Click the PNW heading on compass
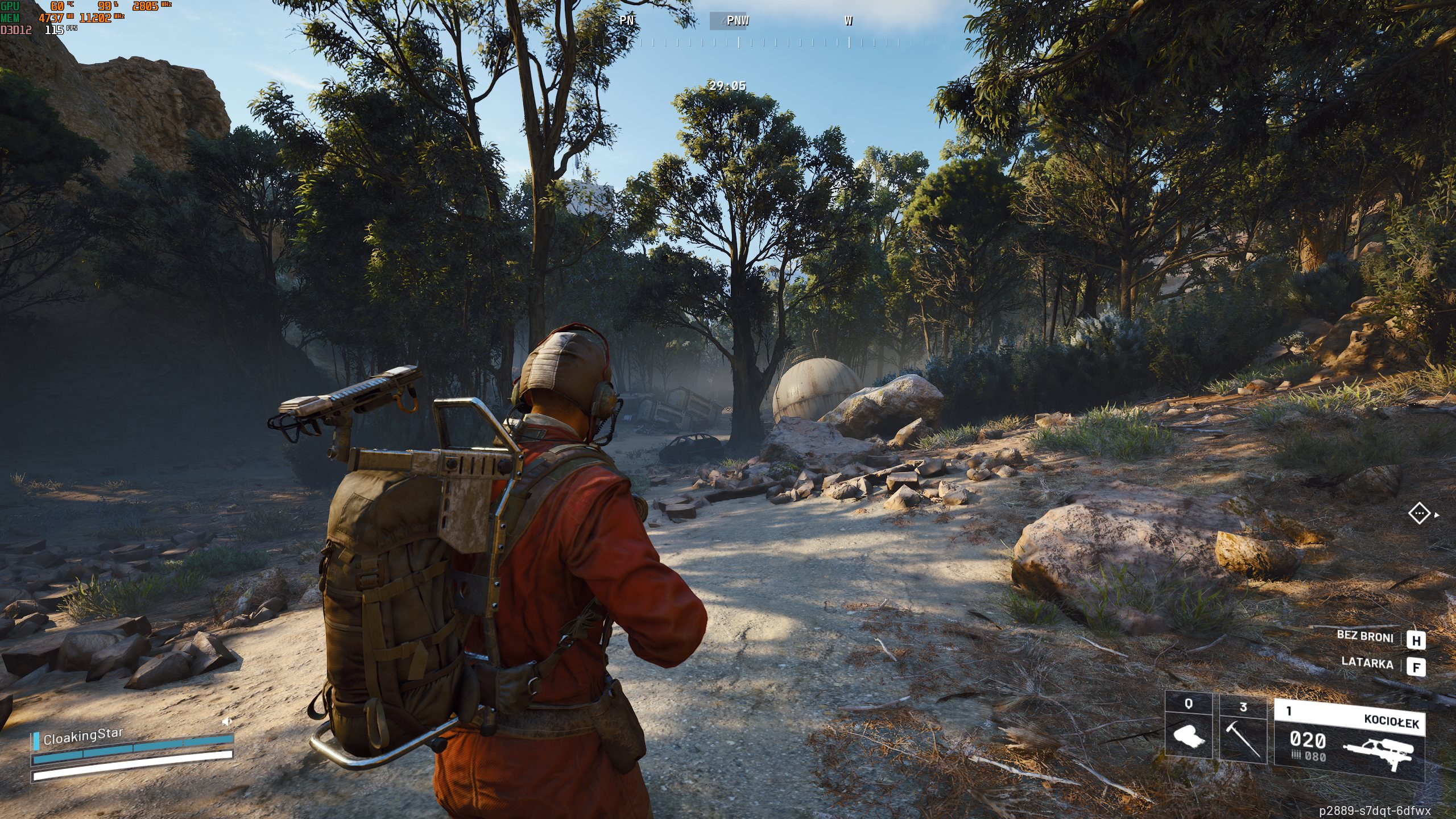 (x=738, y=21)
